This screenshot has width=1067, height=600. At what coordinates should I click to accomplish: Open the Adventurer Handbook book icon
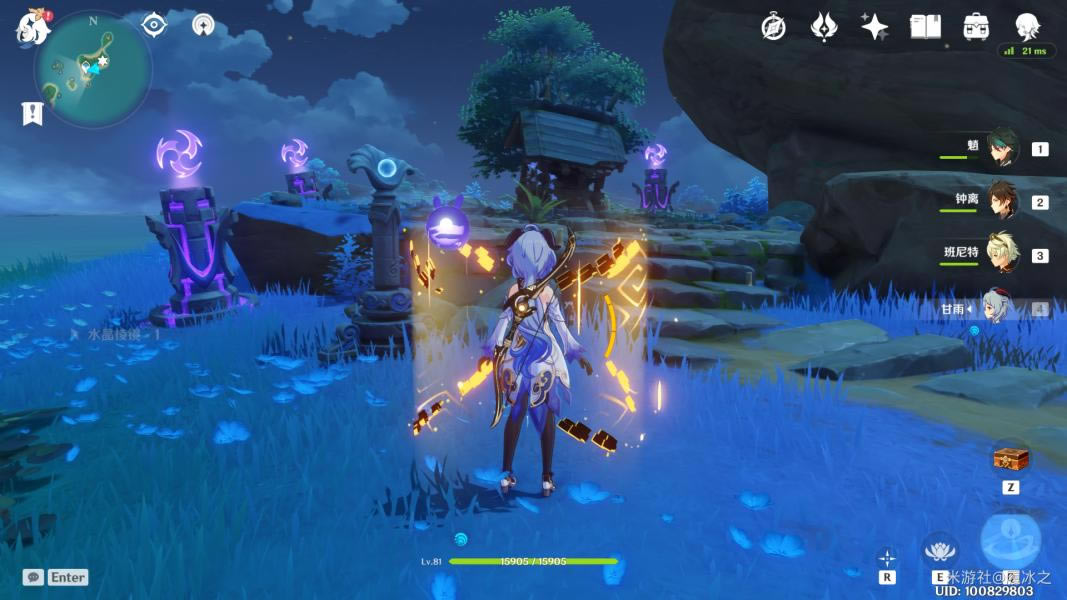[x=925, y=27]
